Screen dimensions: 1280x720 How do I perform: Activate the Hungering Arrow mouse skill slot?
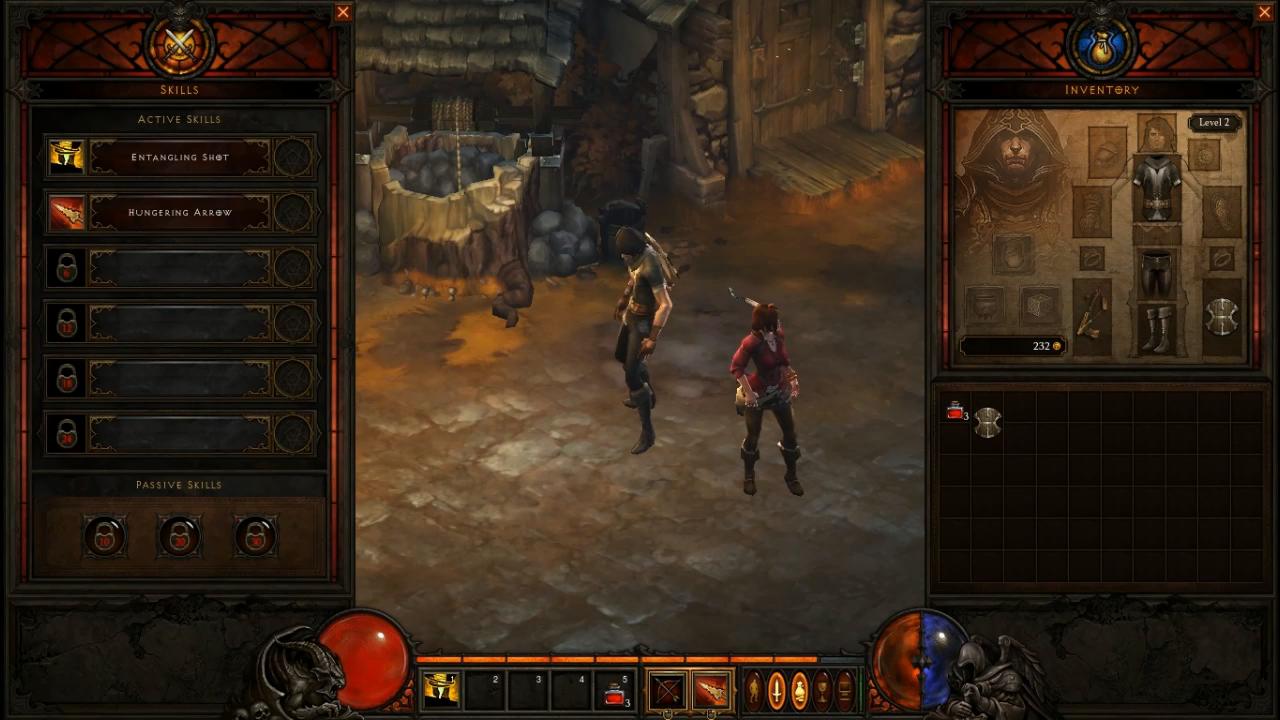[x=712, y=690]
